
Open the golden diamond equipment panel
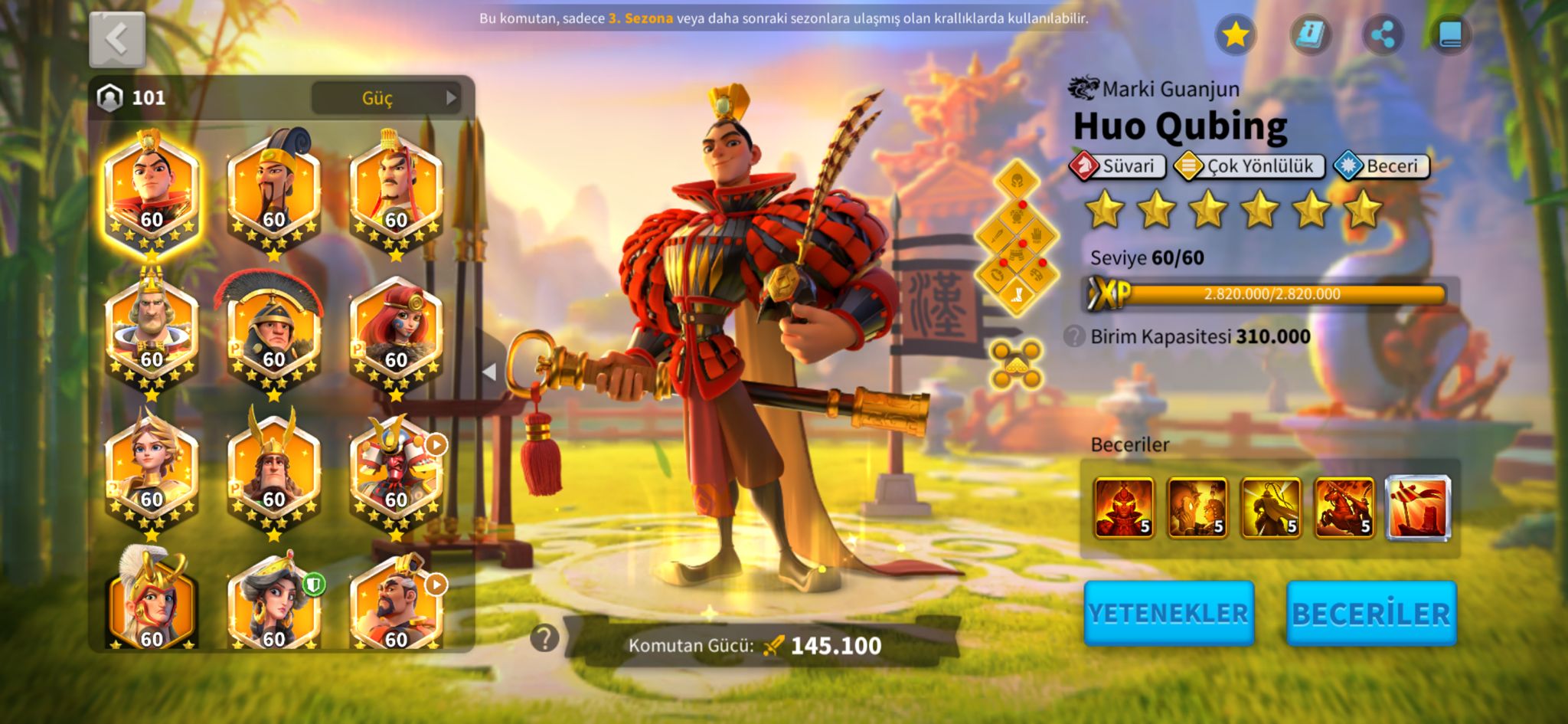[1017, 238]
